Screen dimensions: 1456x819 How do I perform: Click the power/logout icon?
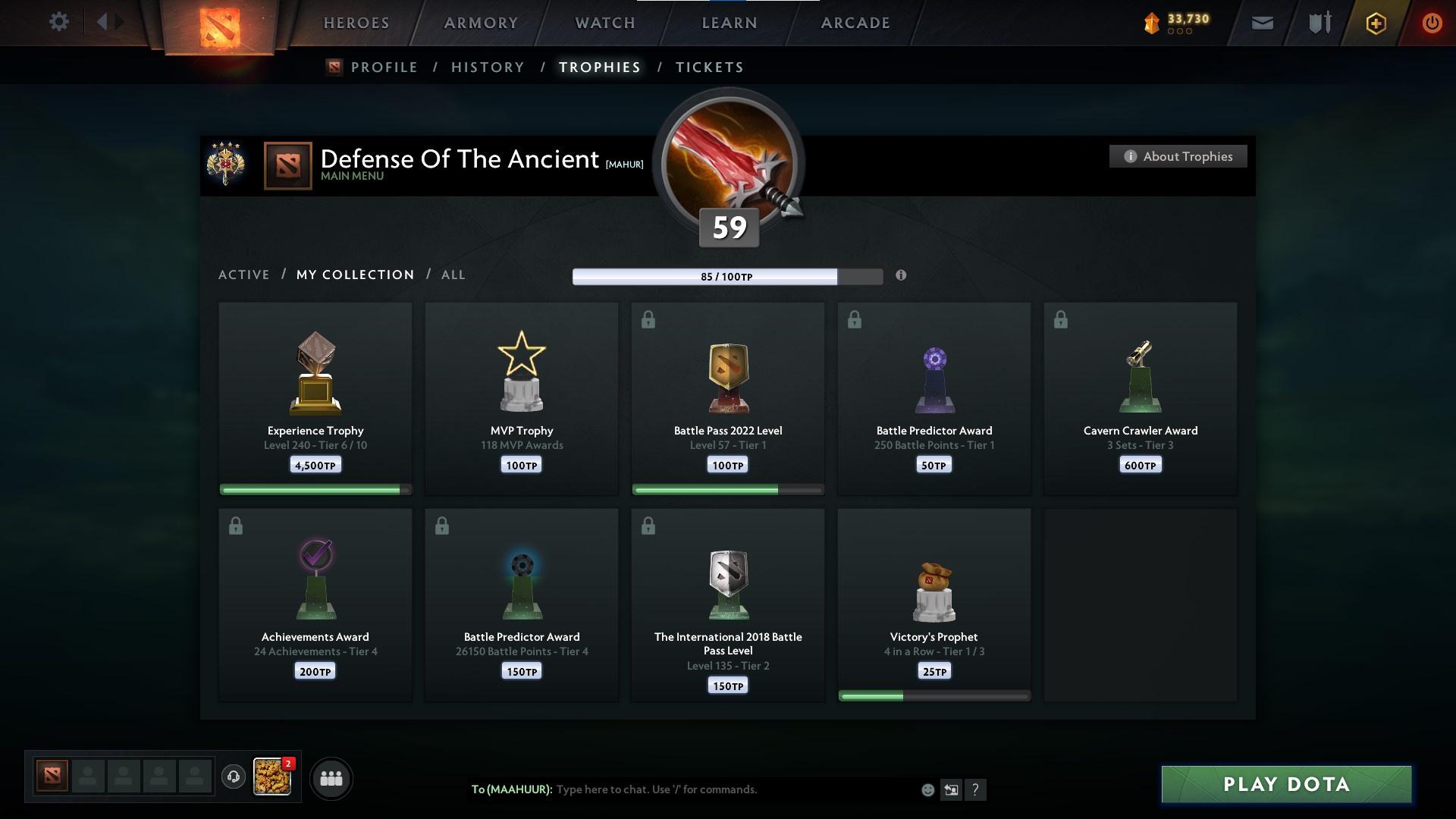coord(1432,23)
